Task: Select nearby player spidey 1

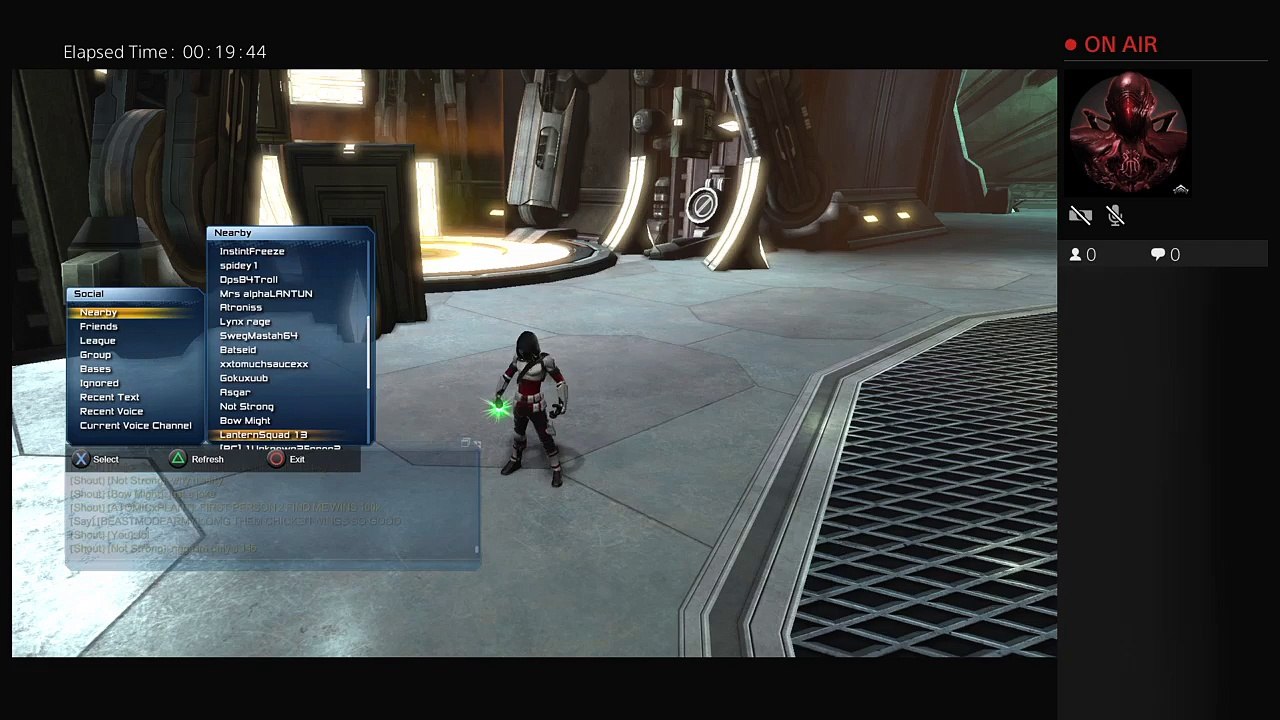Action: pos(239,266)
